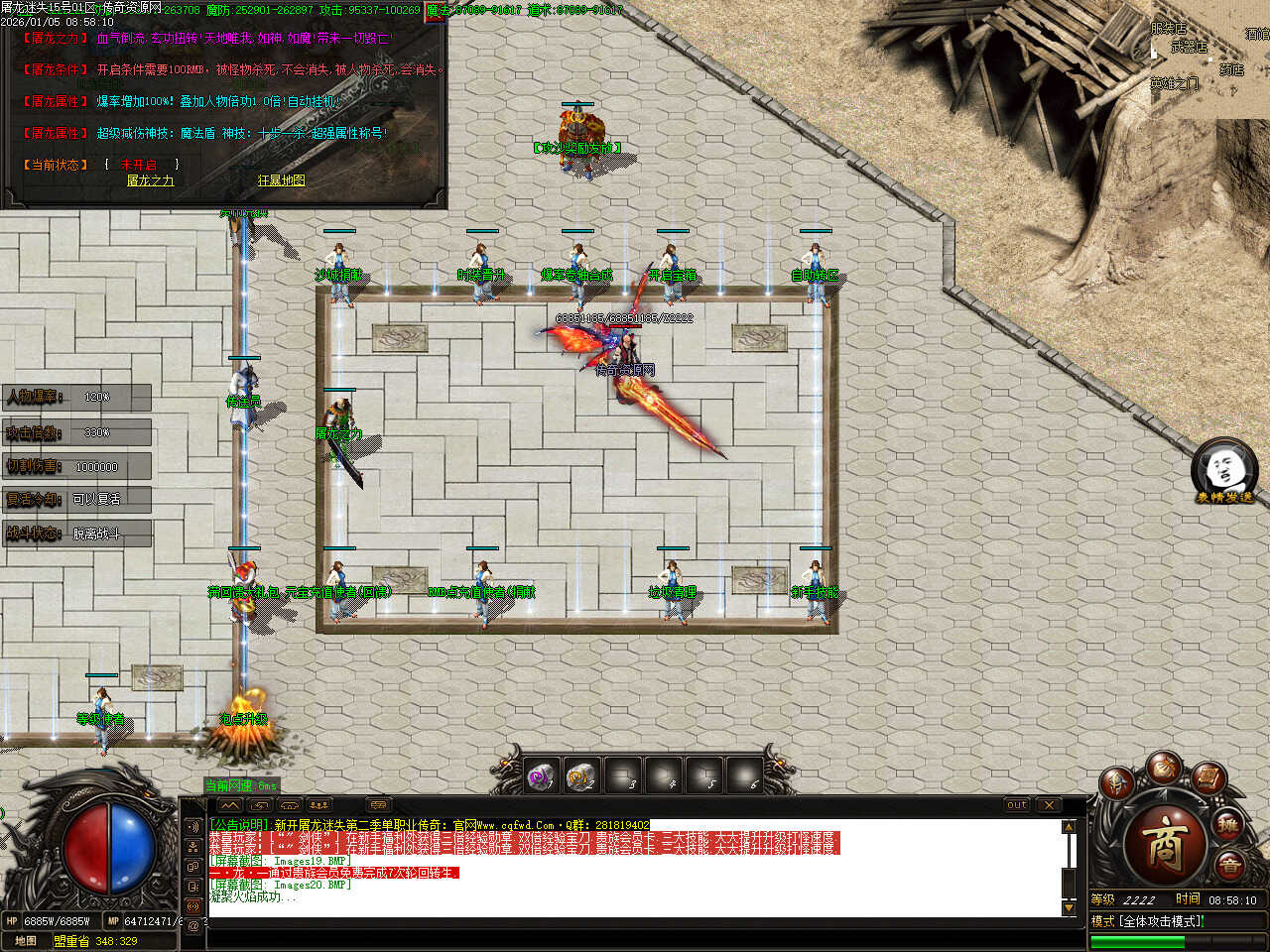Open the 地图 map button
Image resolution: width=1270 pixels, height=952 pixels.
pyautogui.click(x=26, y=940)
